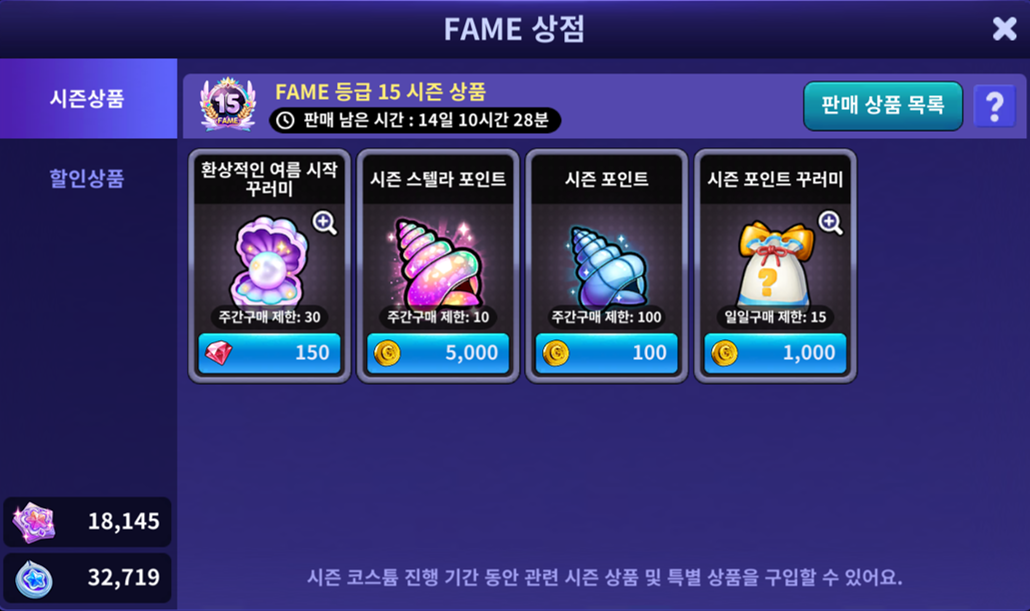
Task: Select the 시즌 포인트 꾸러미 mystery bag card
Action: (x=774, y=260)
